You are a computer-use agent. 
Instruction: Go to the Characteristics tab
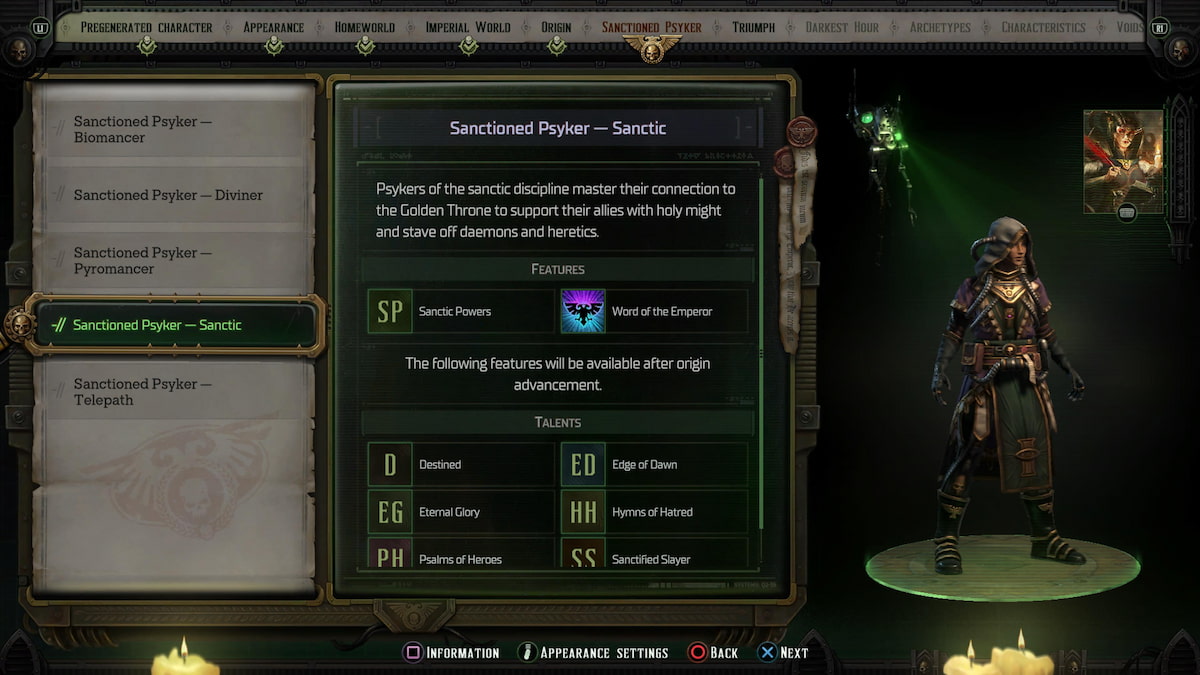(1043, 27)
